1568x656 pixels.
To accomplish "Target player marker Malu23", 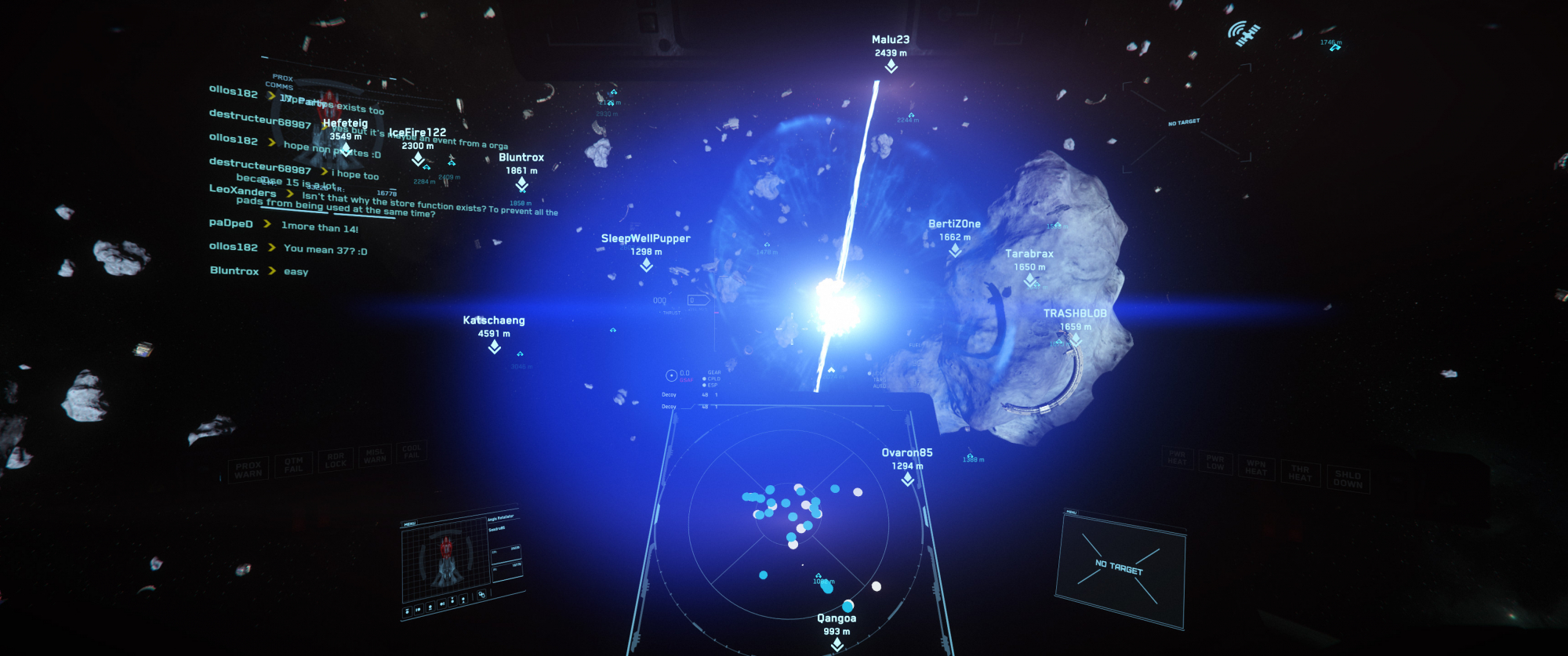I will (x=891, y=67).
